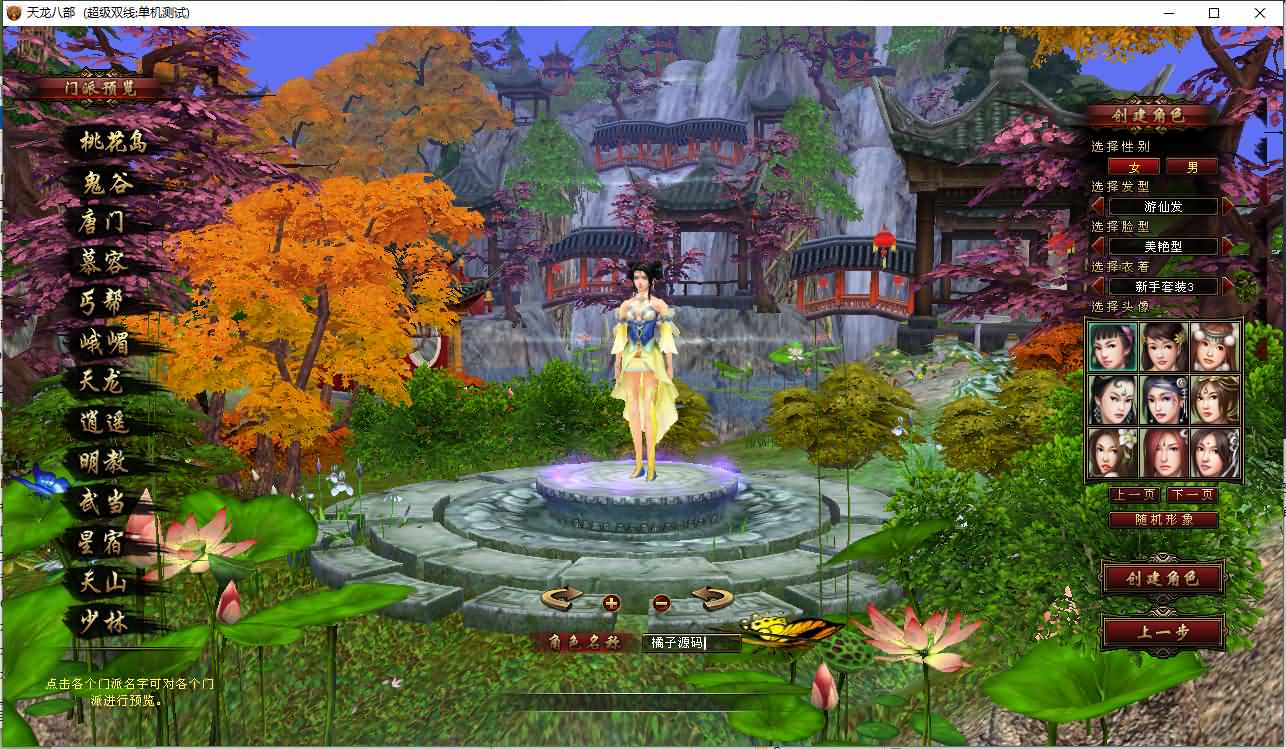Select 男 (male) gender
The height and width of the screenshot is (749, 1286).
(1192, 166)
